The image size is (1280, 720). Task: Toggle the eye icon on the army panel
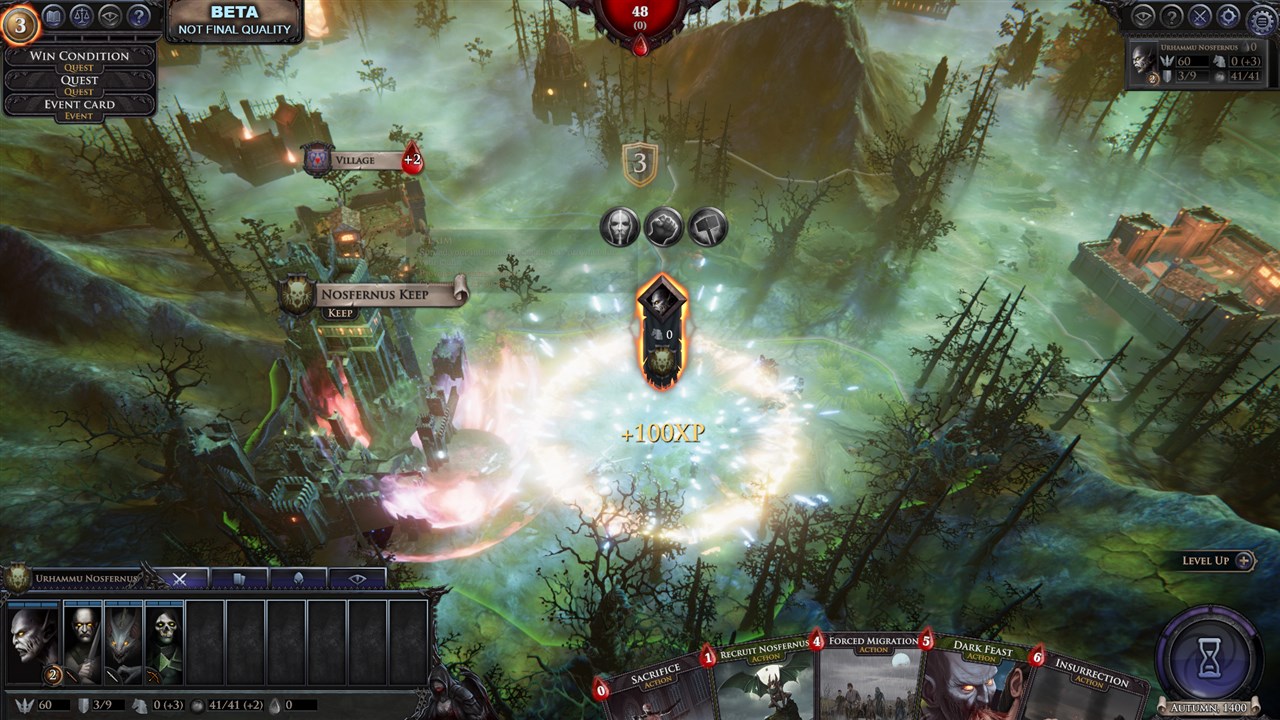coord(358,577)
